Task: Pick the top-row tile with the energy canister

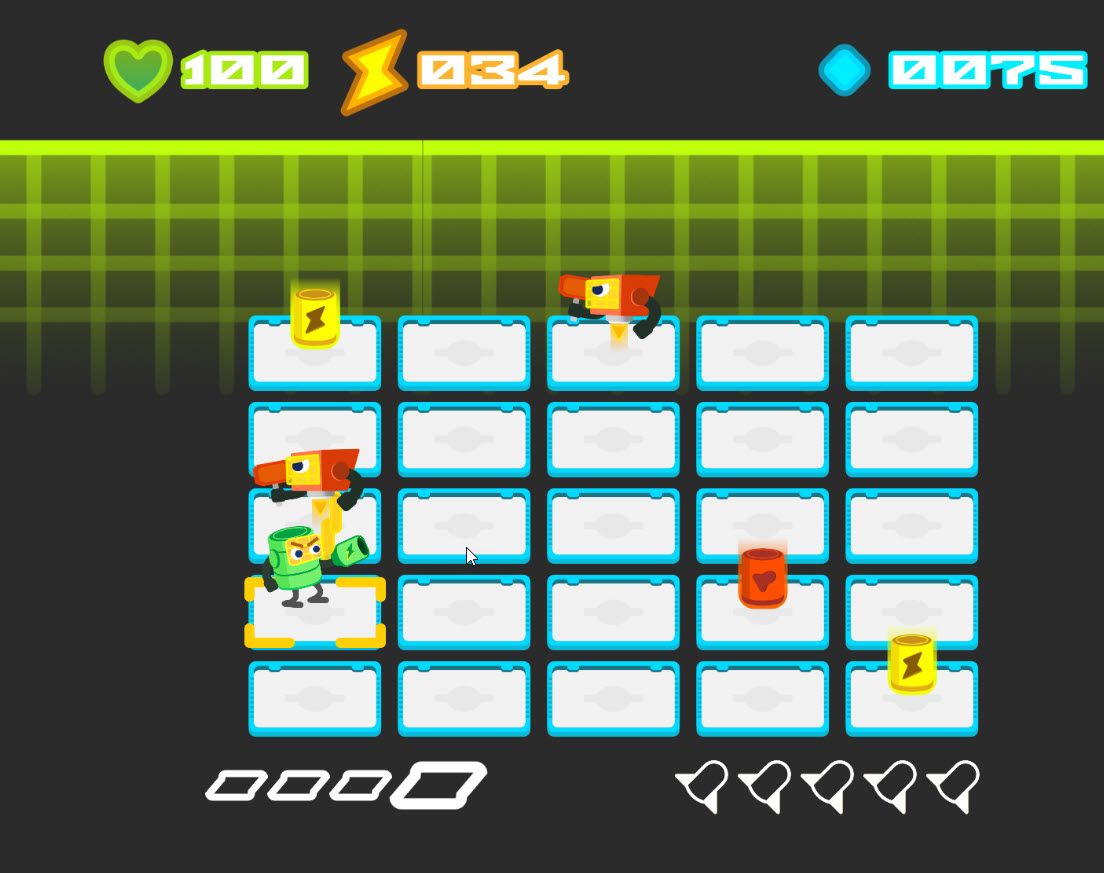Action: tap(315, 353)
